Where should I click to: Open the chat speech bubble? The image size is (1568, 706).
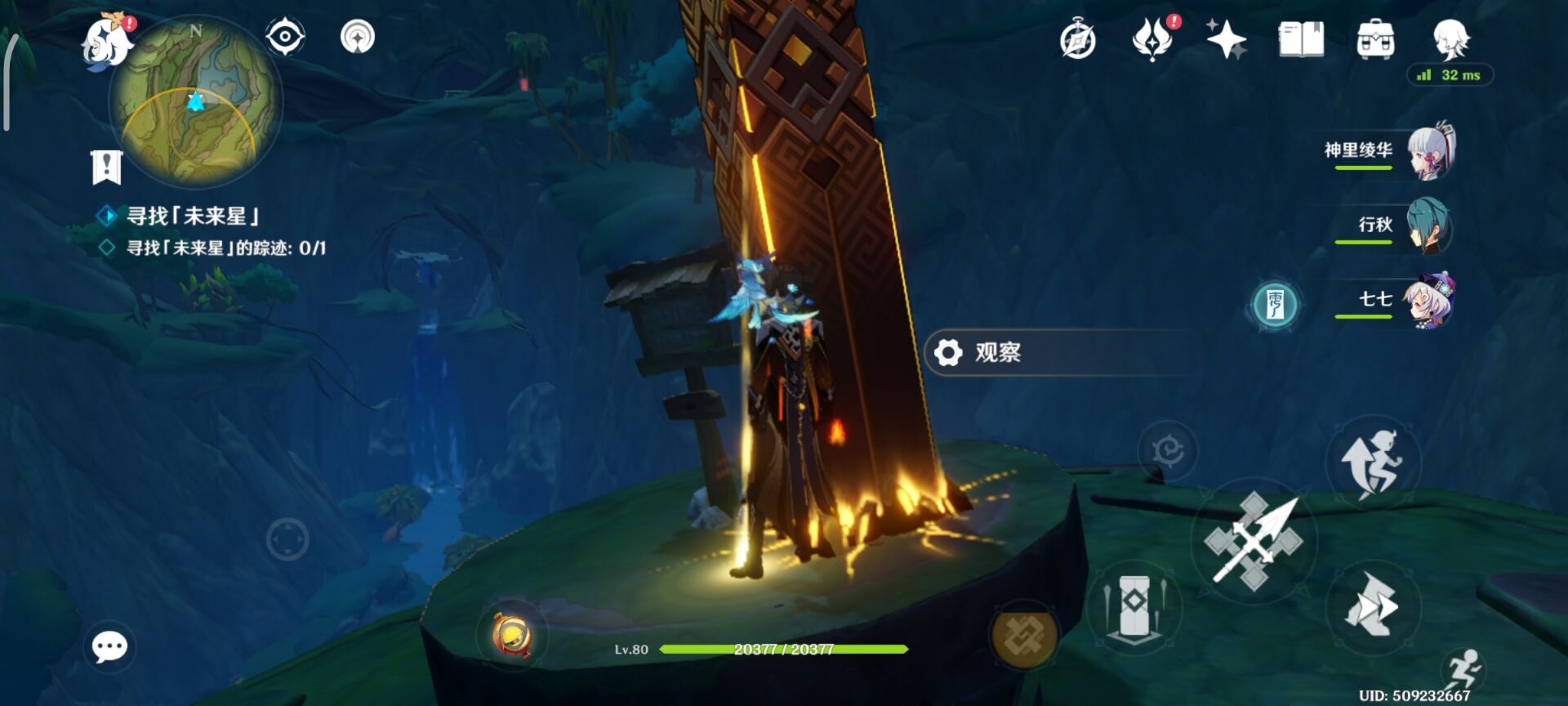click(x=109, y=647)
